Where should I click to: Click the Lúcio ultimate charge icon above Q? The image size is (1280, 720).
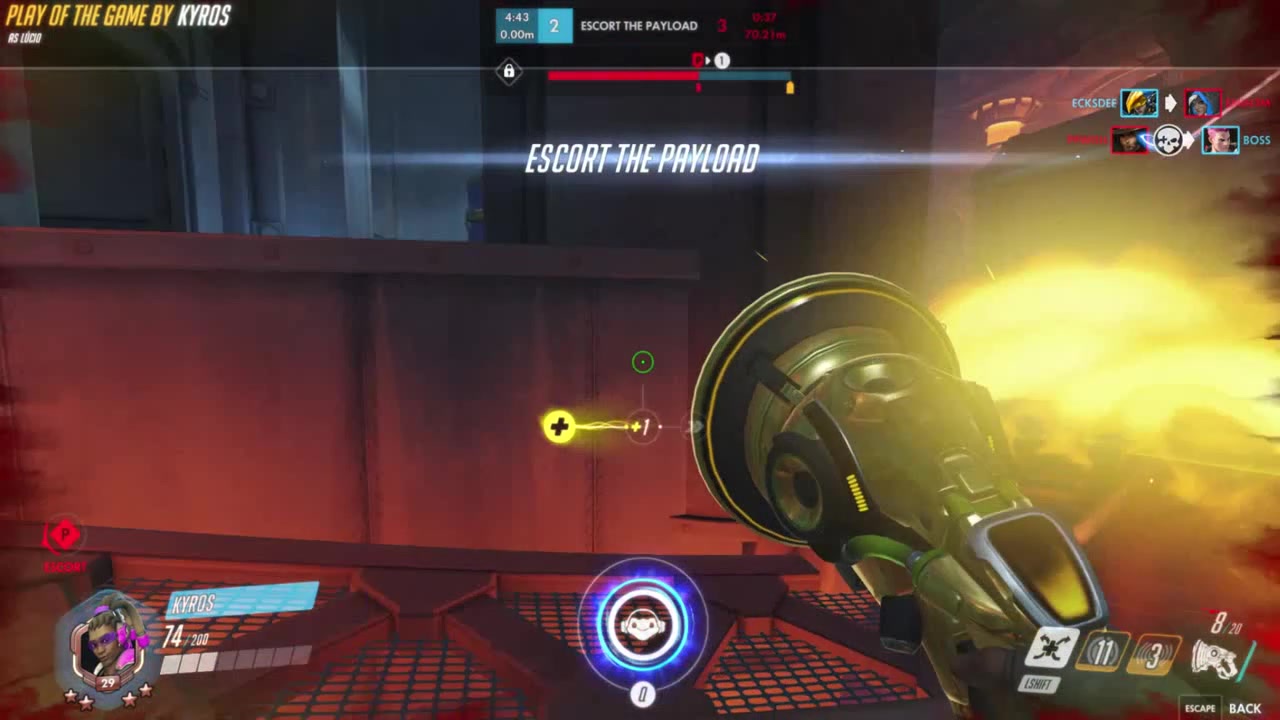643,625
